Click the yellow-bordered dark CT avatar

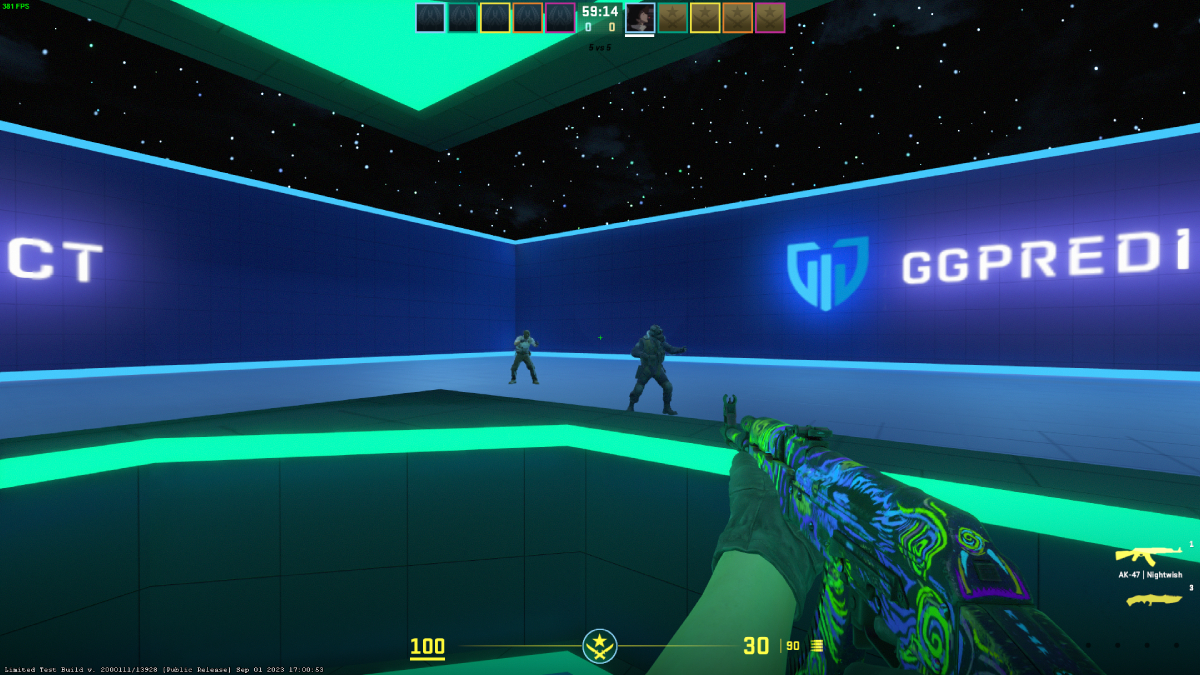click(495, 18)
